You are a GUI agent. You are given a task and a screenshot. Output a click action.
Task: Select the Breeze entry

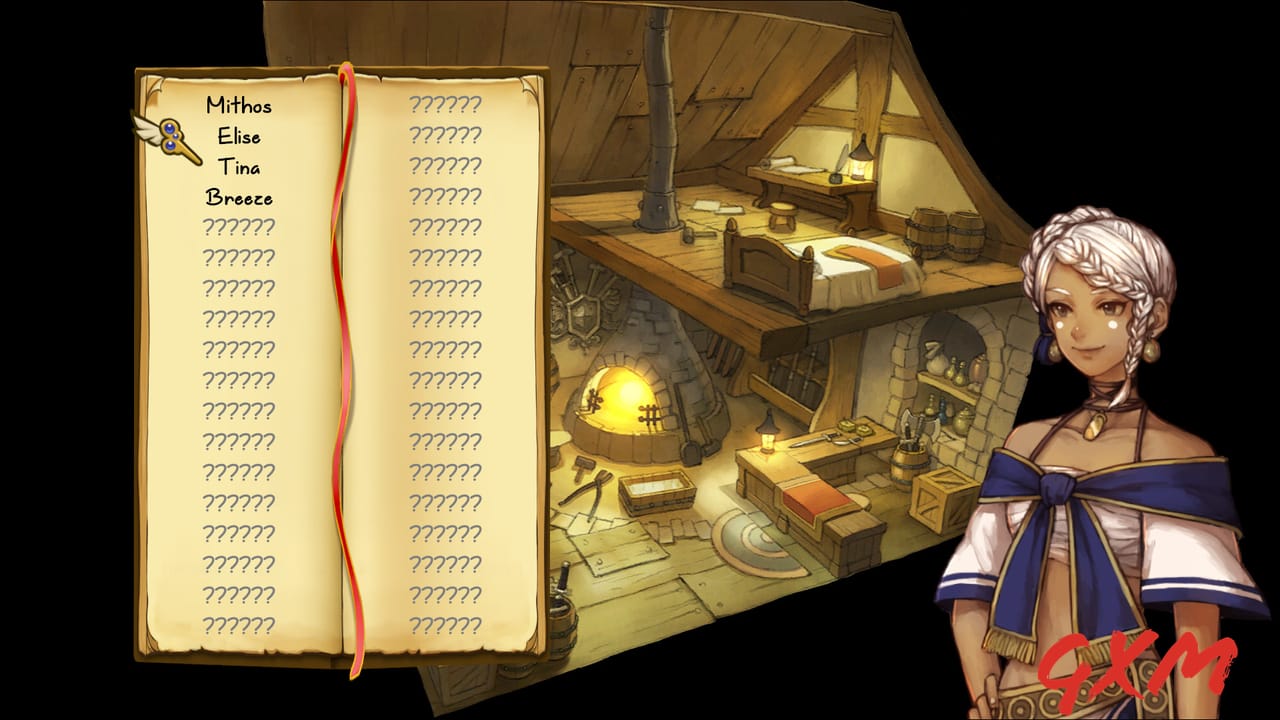click(x=240, y=199)
